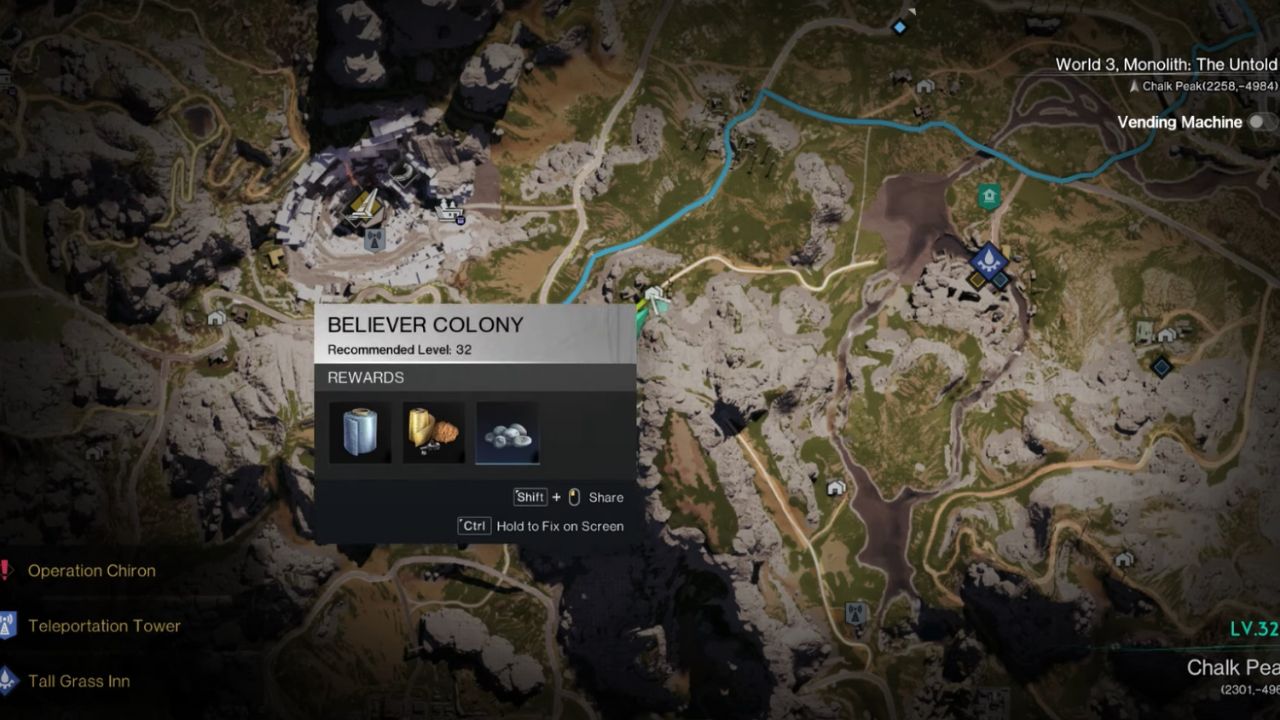Select the green house shield marker

989,196
